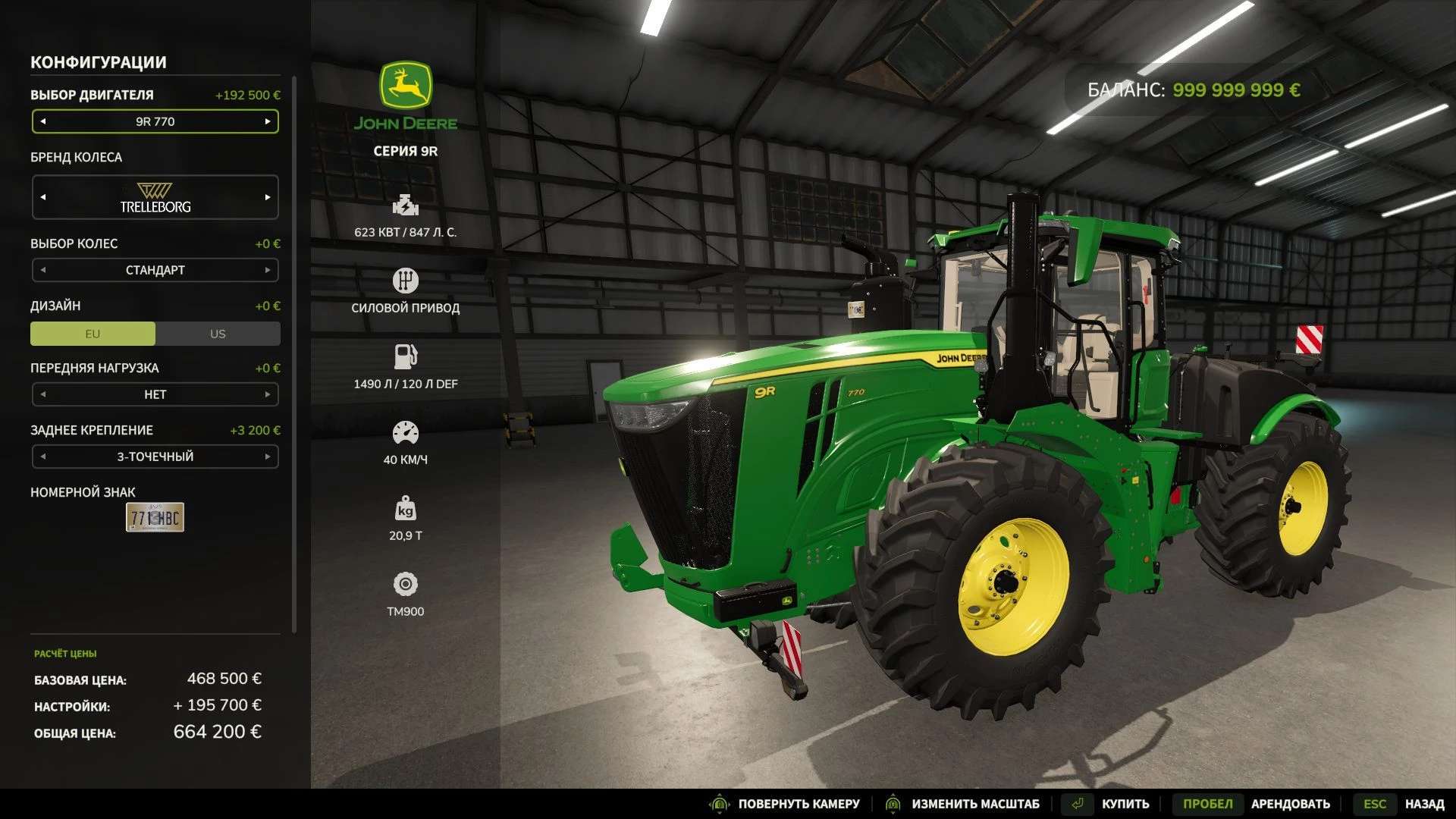Switch design to US
Image resolution: width=1456 pixels, height=819 pixels.
tap(218, 334)
